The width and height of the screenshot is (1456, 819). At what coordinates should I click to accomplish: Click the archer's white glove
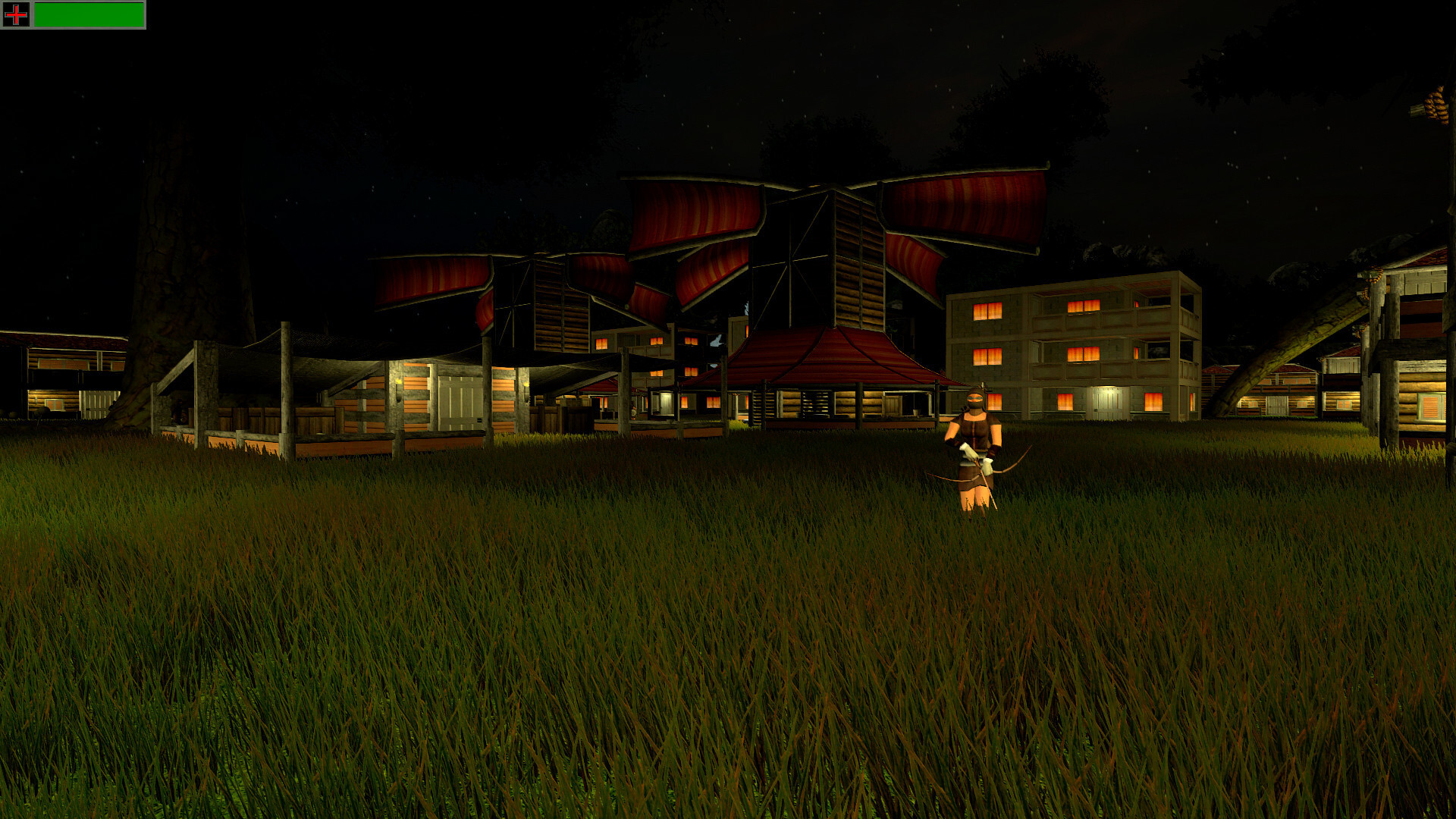point(968,450)
